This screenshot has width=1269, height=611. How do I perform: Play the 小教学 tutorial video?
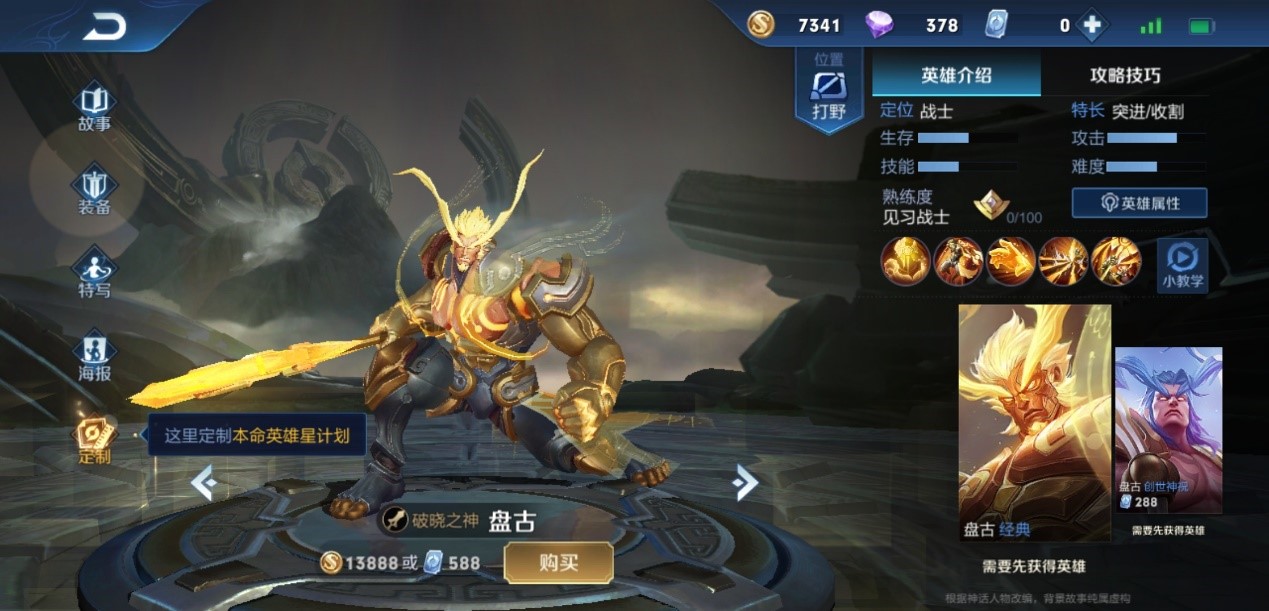pyautogui.click(x=1182, y=265)
